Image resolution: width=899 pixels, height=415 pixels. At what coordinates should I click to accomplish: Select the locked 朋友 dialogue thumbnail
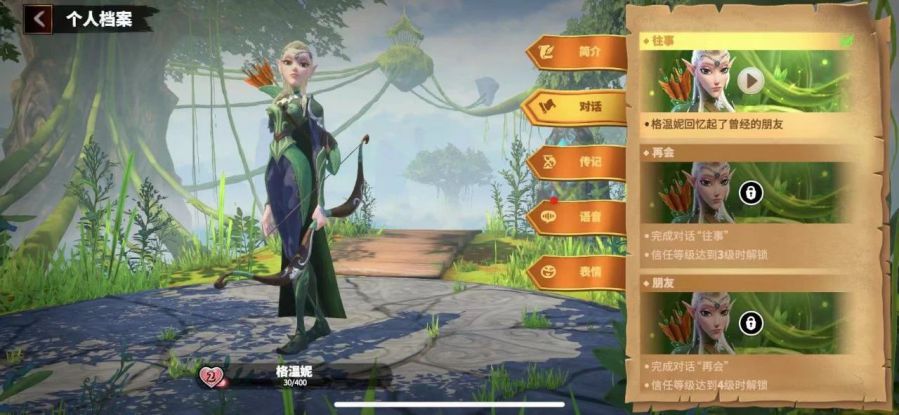pyautogui.click(x=749, y=322)
